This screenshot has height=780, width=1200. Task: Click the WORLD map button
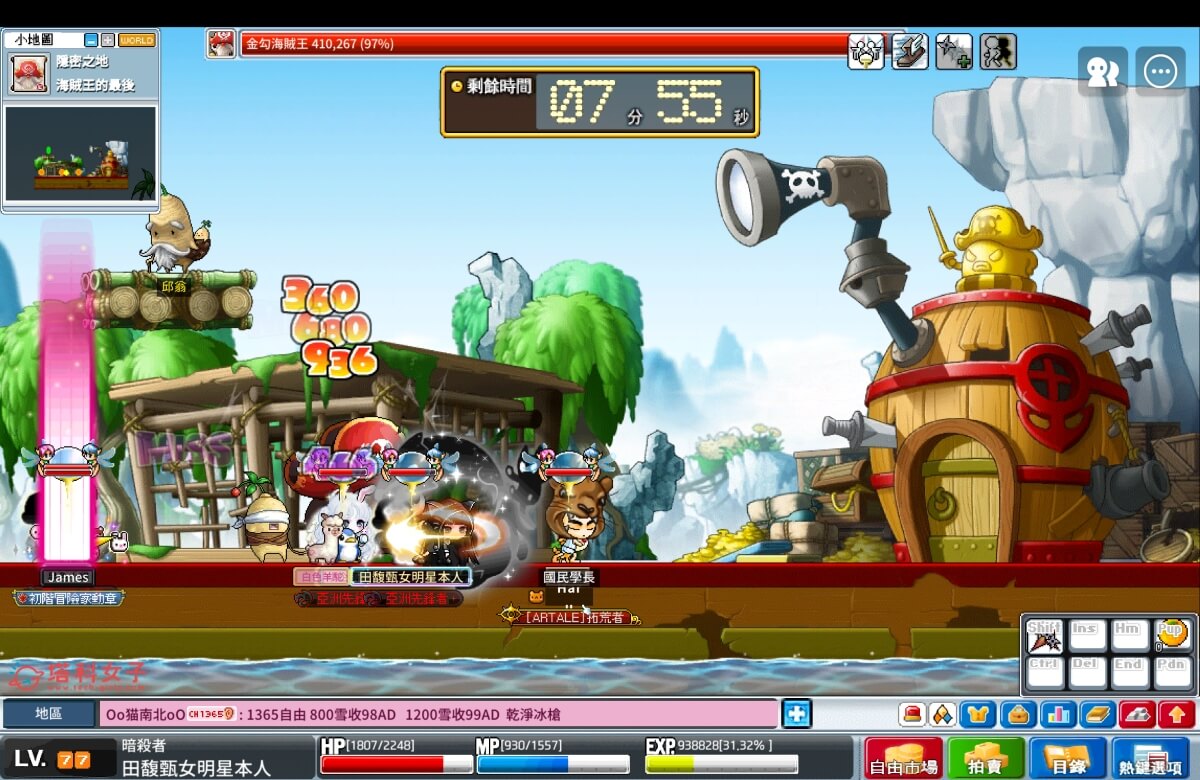pyautogui.click(x=137, y=40)
